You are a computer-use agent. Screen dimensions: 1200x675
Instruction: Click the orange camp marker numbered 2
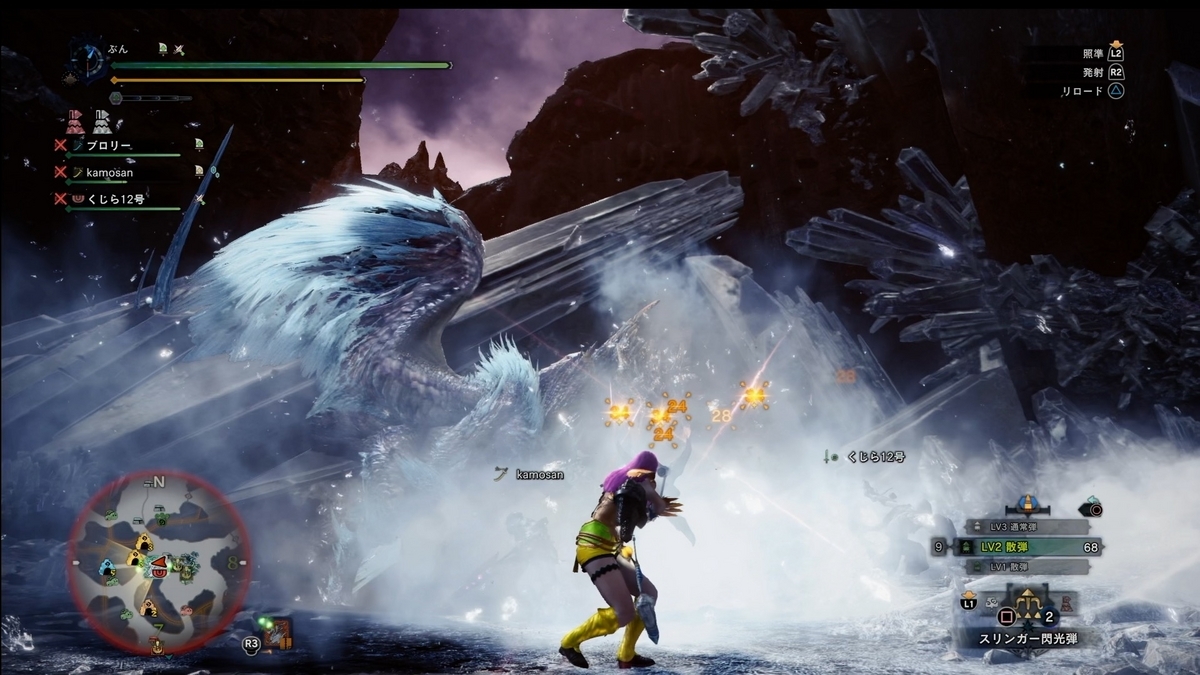click(x=148, y=606)
